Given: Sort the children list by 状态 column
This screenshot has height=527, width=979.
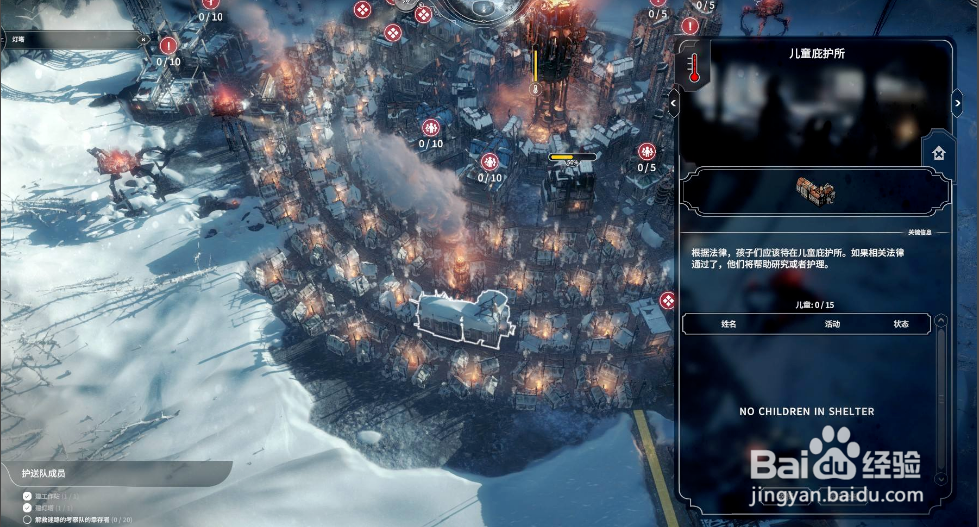Looking at the screenshot, I should pyautogui.click(x=901, y=324).
